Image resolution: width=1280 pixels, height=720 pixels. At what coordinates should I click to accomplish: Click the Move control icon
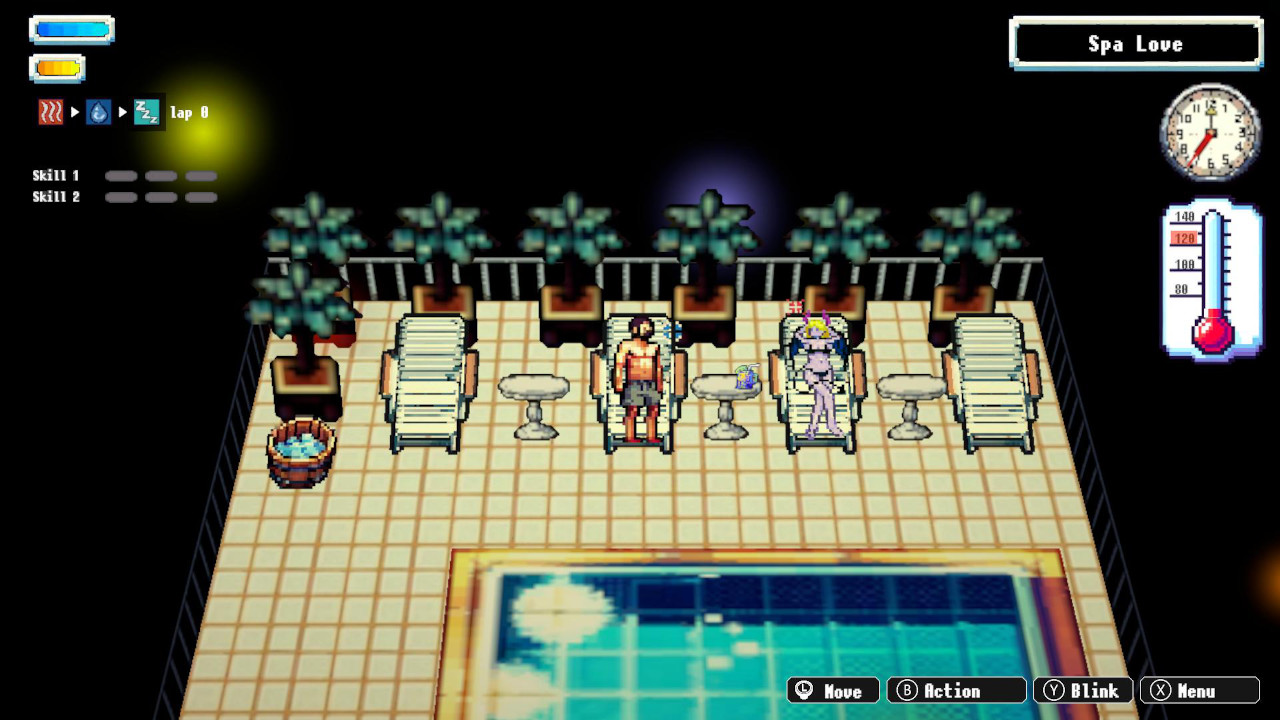pos(803,691)
